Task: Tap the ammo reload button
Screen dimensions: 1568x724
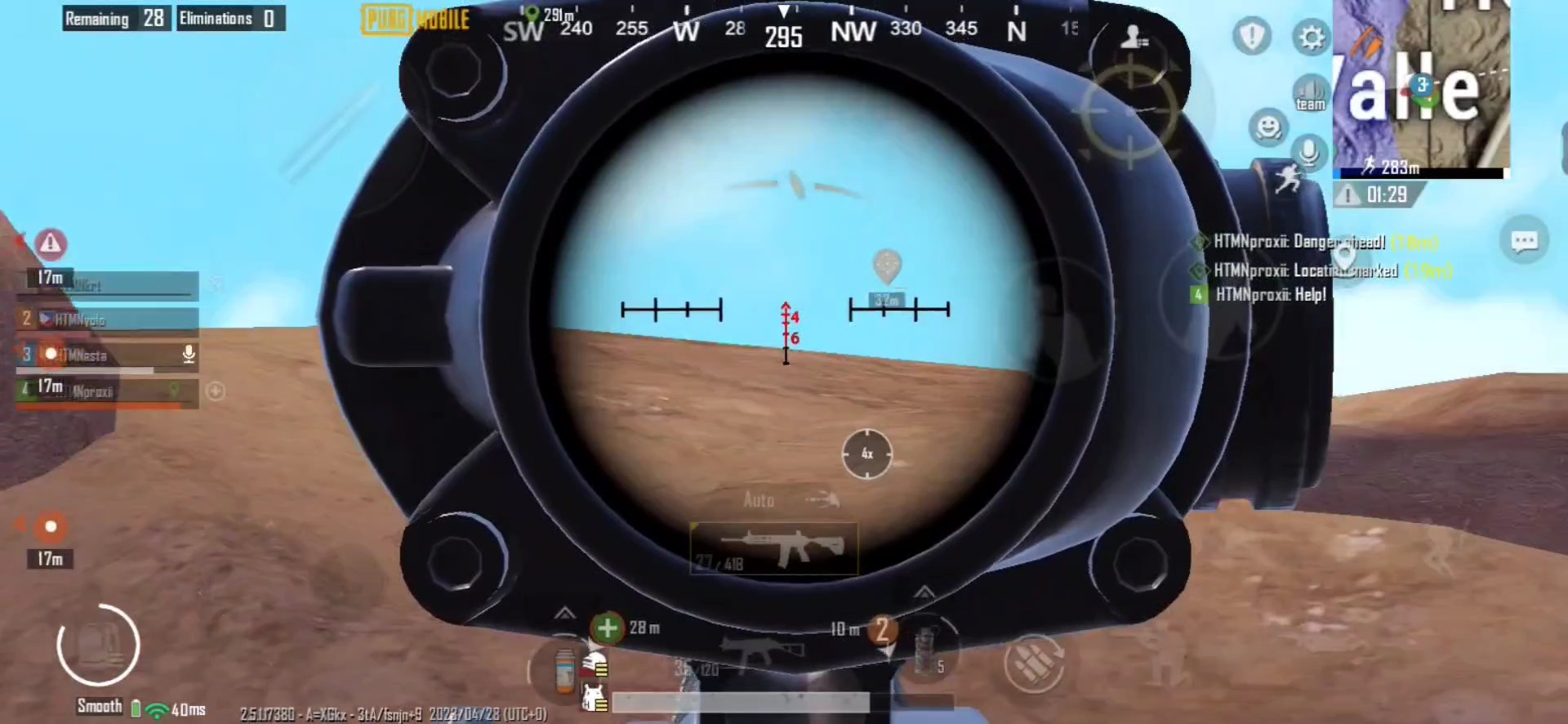Action: [1034, 664]
